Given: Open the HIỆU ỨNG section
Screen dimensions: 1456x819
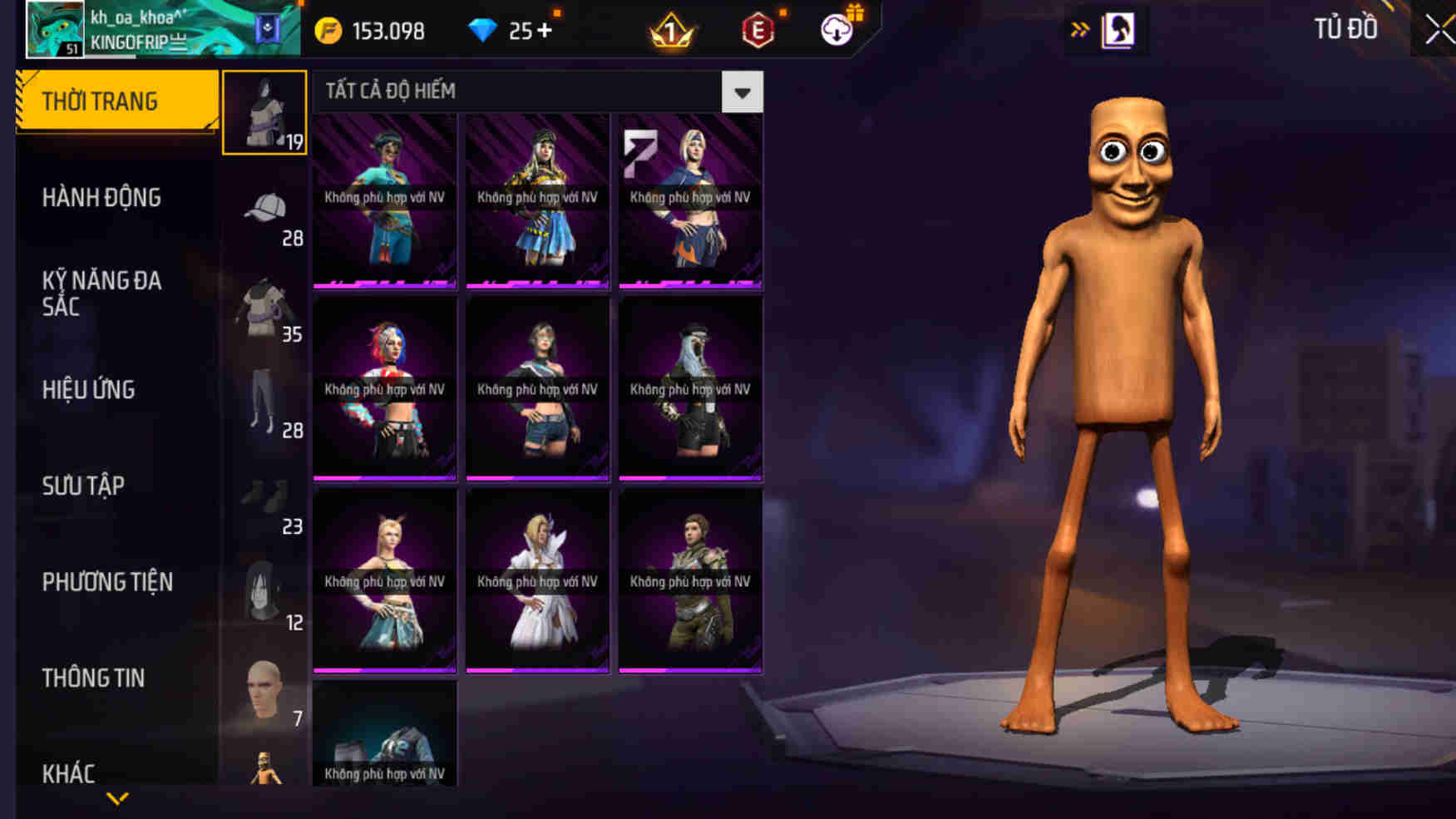Looking at the screenshot, I should click(87, 390).
